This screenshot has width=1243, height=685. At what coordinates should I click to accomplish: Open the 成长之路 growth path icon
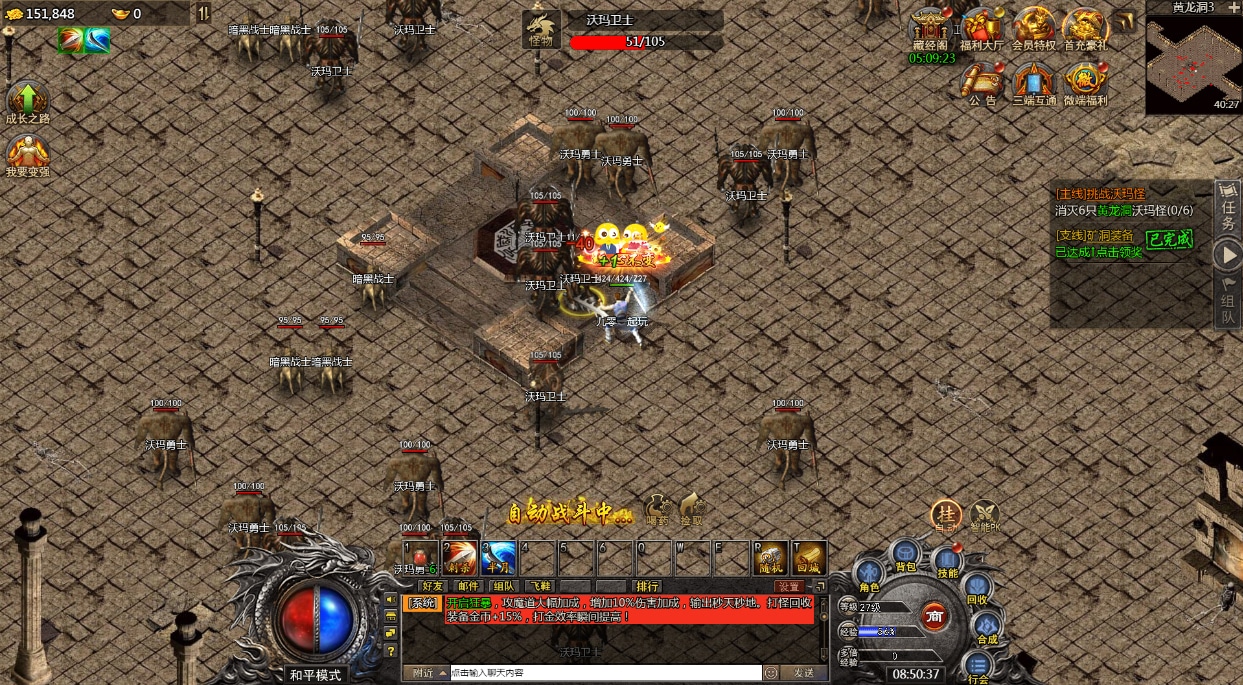pyautogui.click(x=27, y=102)
